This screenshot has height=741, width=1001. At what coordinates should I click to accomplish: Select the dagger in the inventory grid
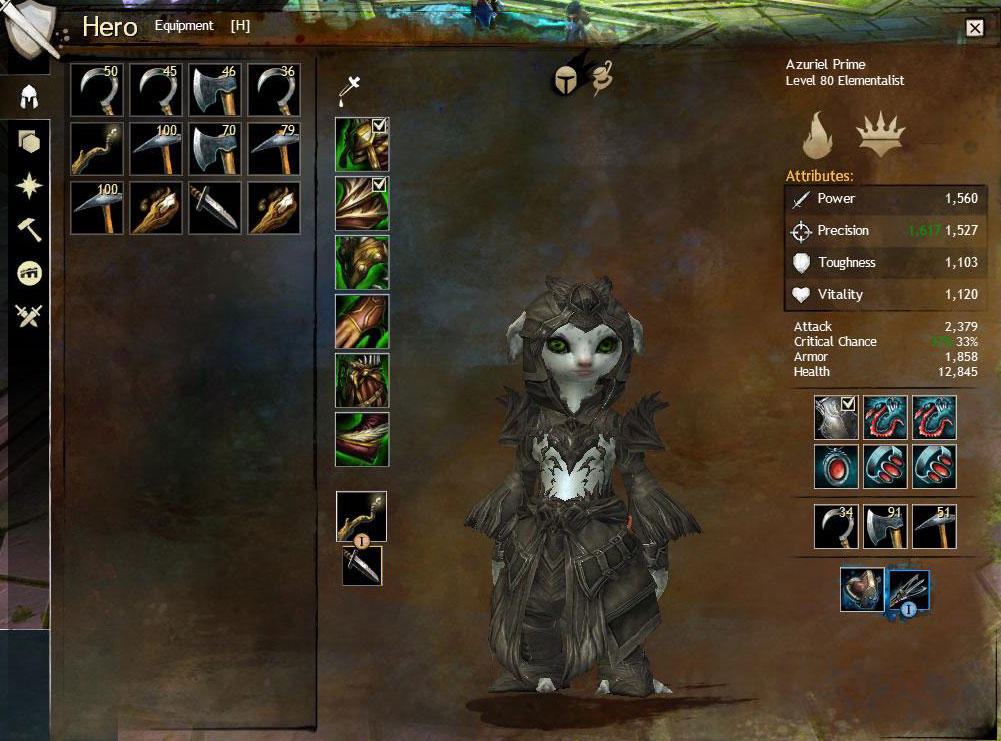point(214,207)
